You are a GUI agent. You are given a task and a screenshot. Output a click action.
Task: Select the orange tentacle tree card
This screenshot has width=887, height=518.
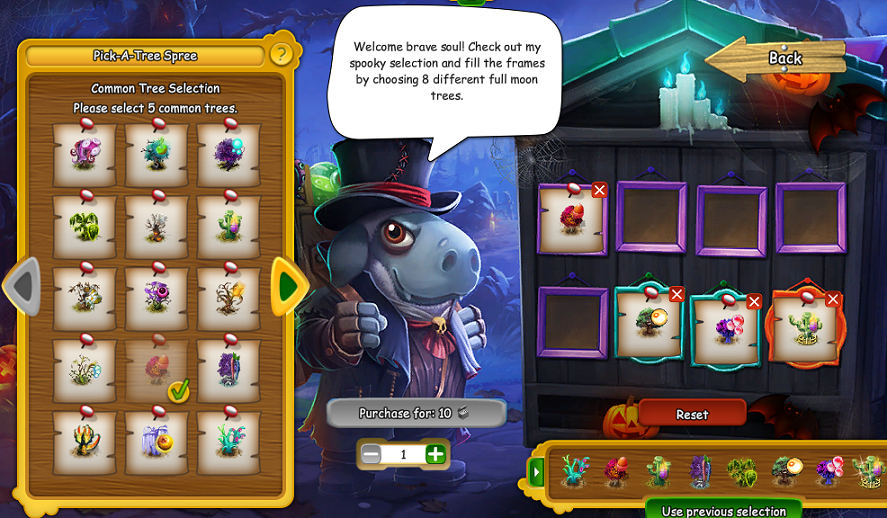tap(84, 443)
